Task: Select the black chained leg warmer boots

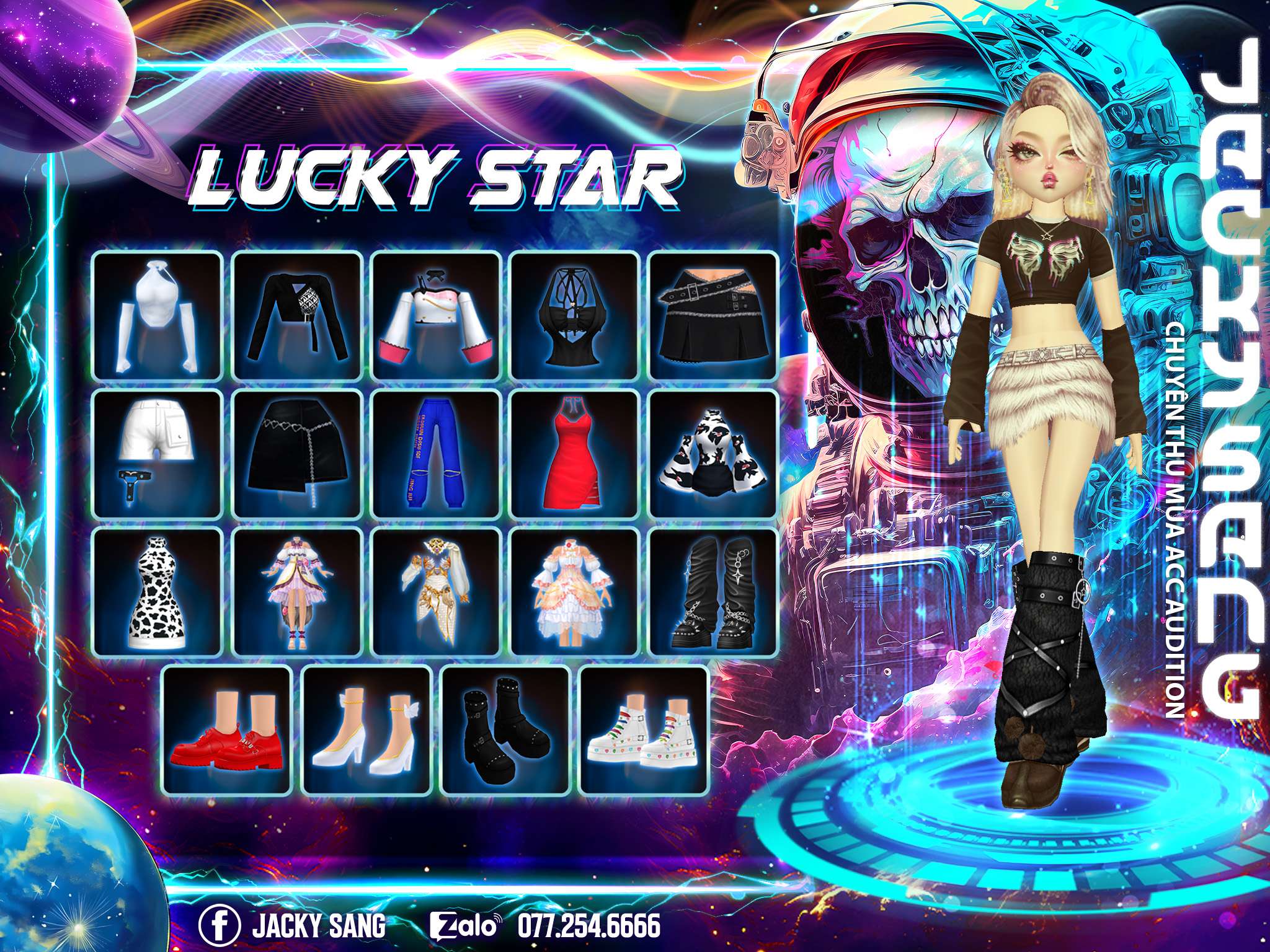Action: click(713, 593)
